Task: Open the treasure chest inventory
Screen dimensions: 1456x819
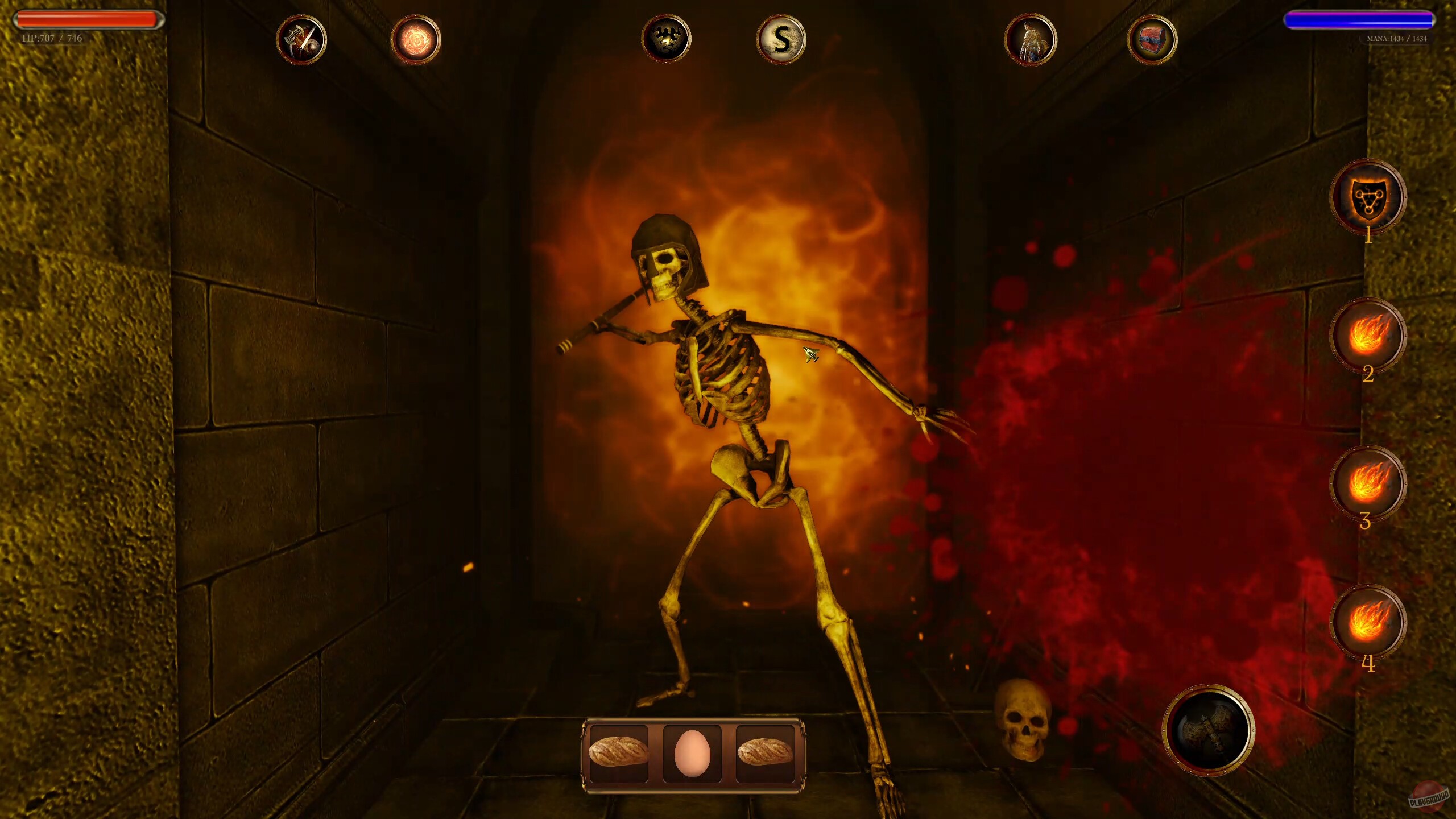Action: coord(1155,40)
